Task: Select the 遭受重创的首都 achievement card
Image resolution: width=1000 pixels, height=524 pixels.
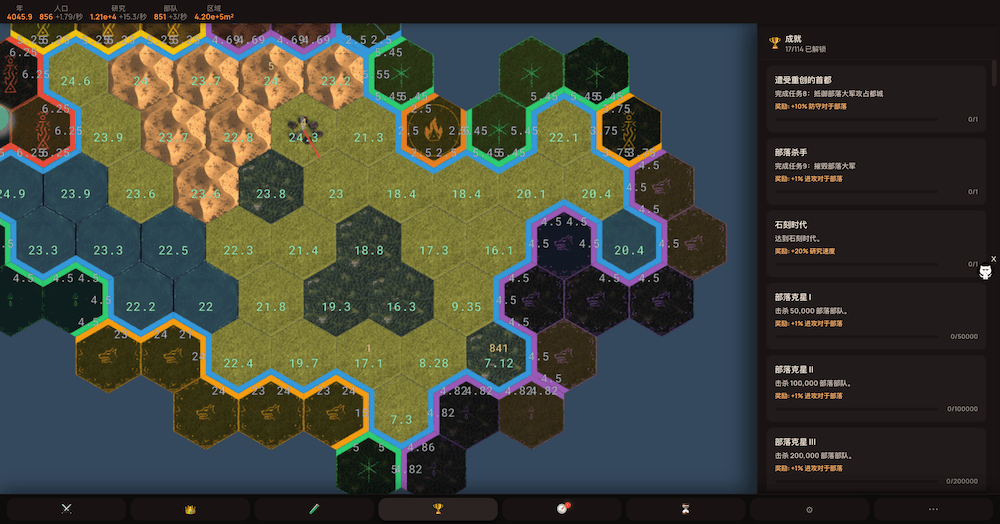Action: tap(874, 97)
